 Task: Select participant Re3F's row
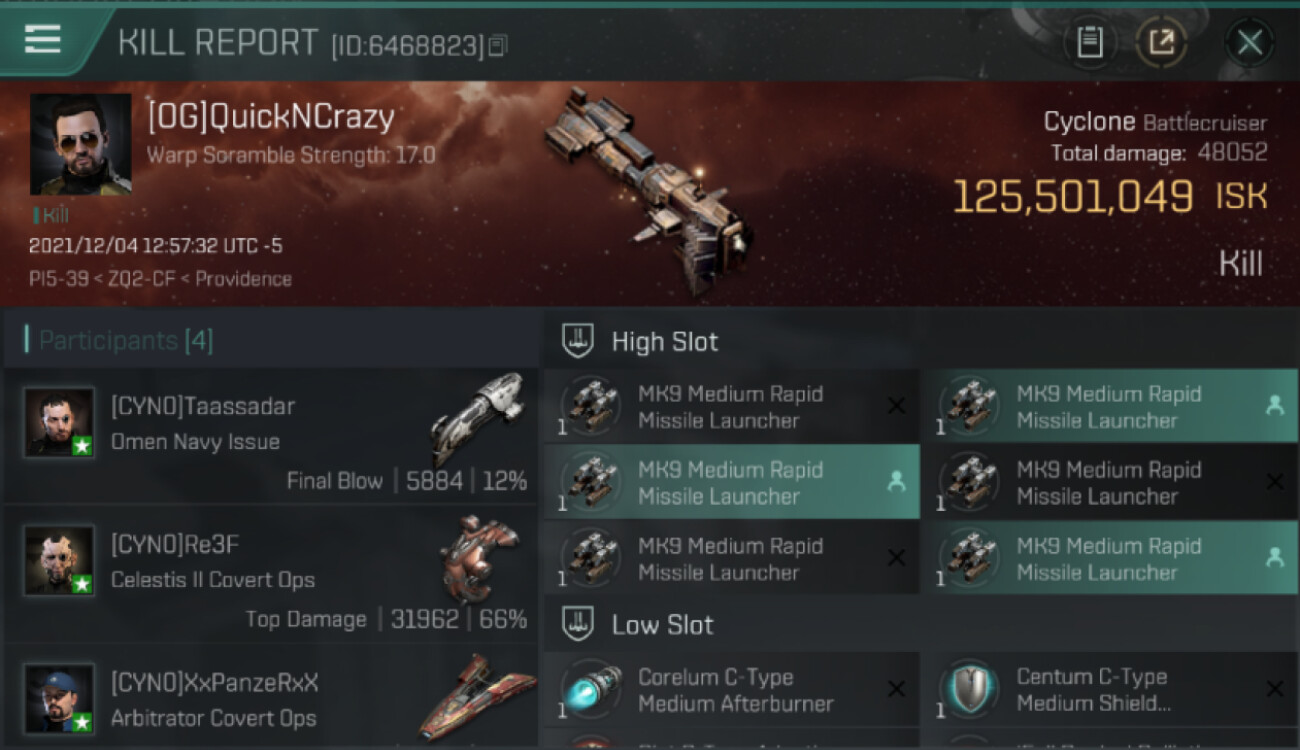(270, 575)
